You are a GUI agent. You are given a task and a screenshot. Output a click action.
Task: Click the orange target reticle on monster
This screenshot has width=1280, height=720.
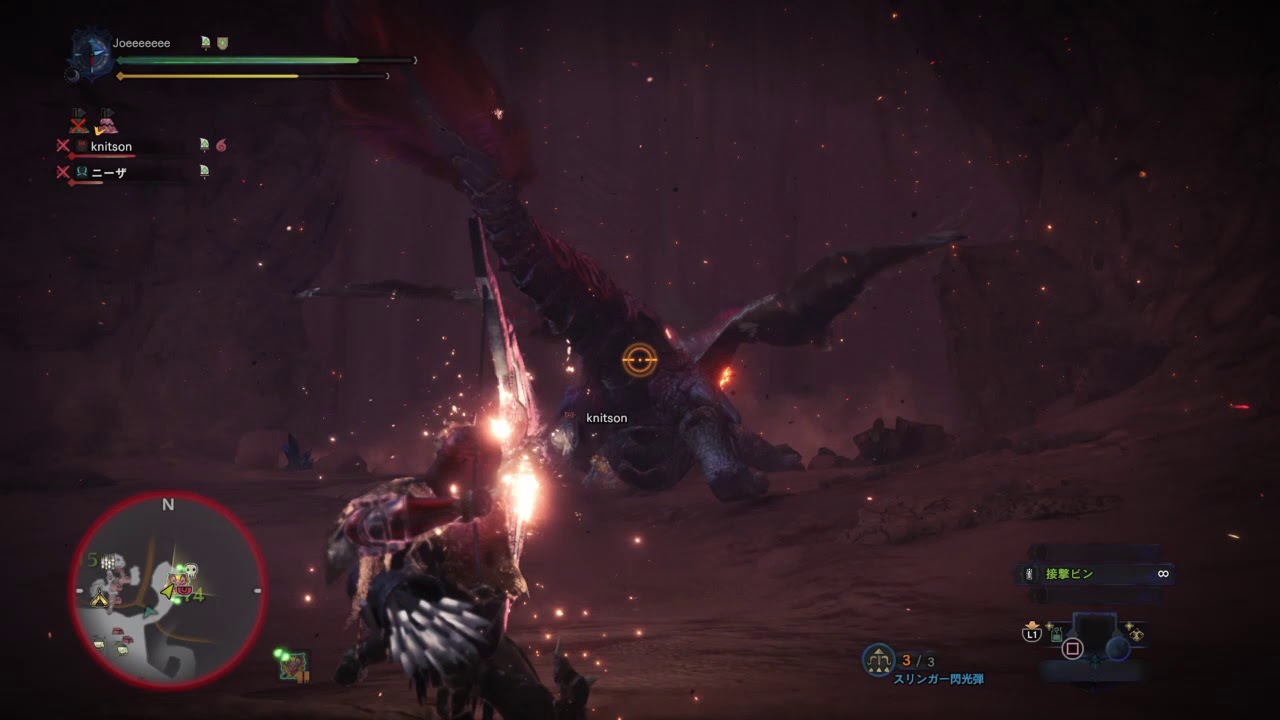click(639, 359)
